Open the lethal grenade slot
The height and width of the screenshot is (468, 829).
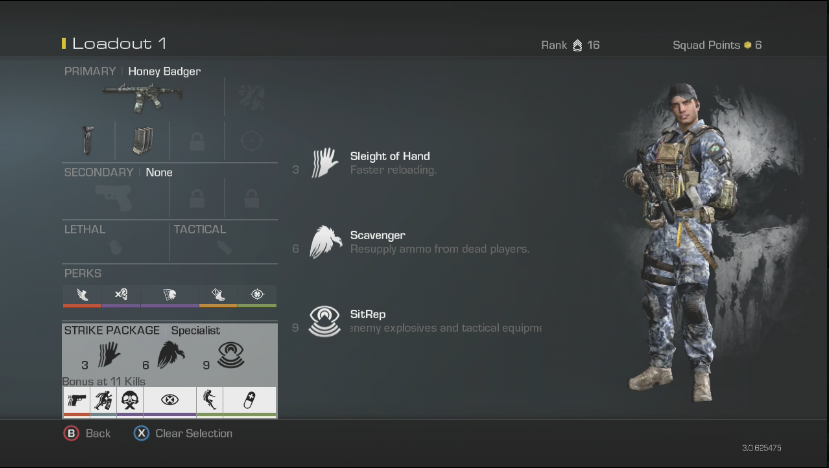(x=115, y=247)
